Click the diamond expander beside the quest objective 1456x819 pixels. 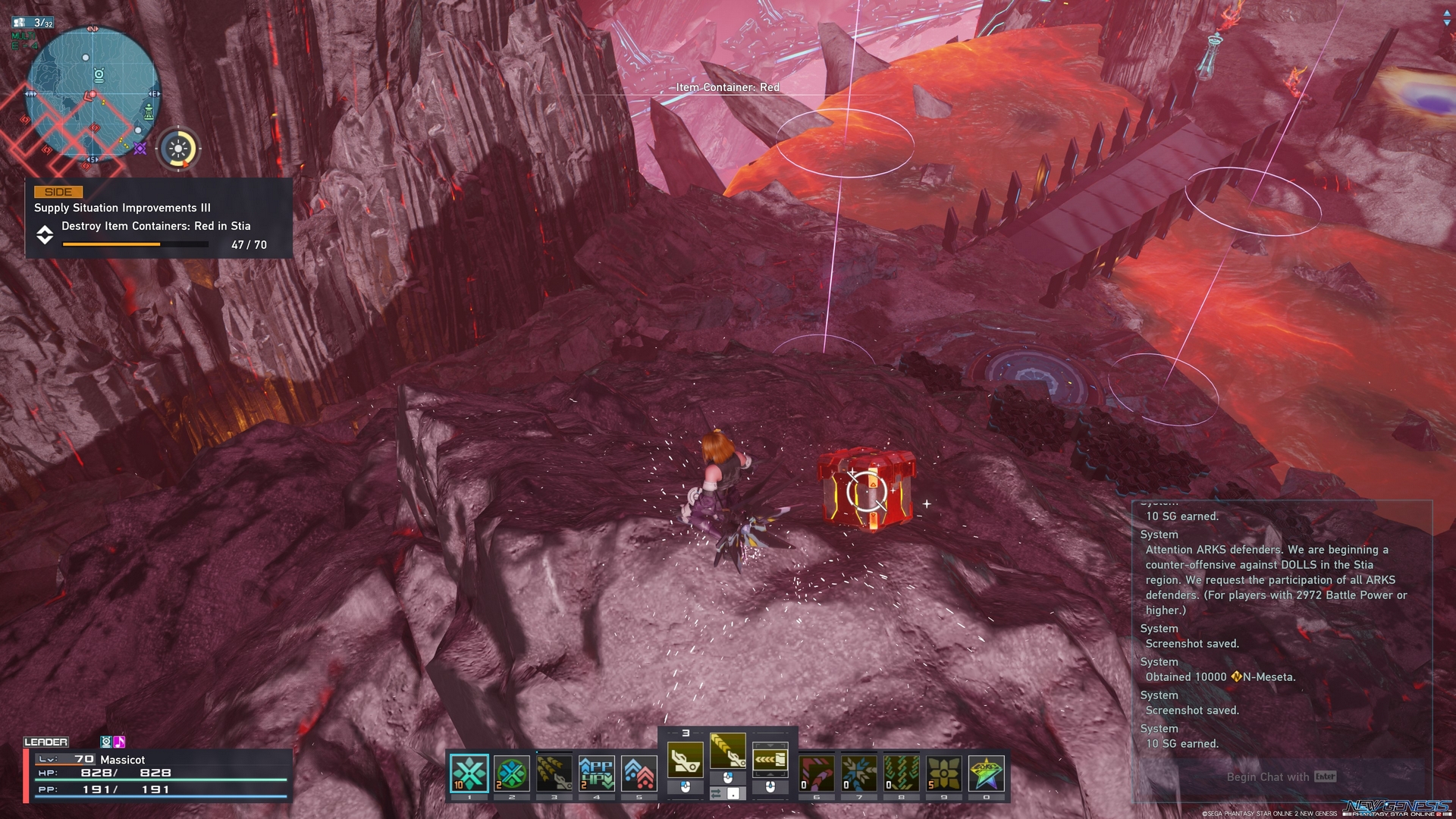[44, 237]
